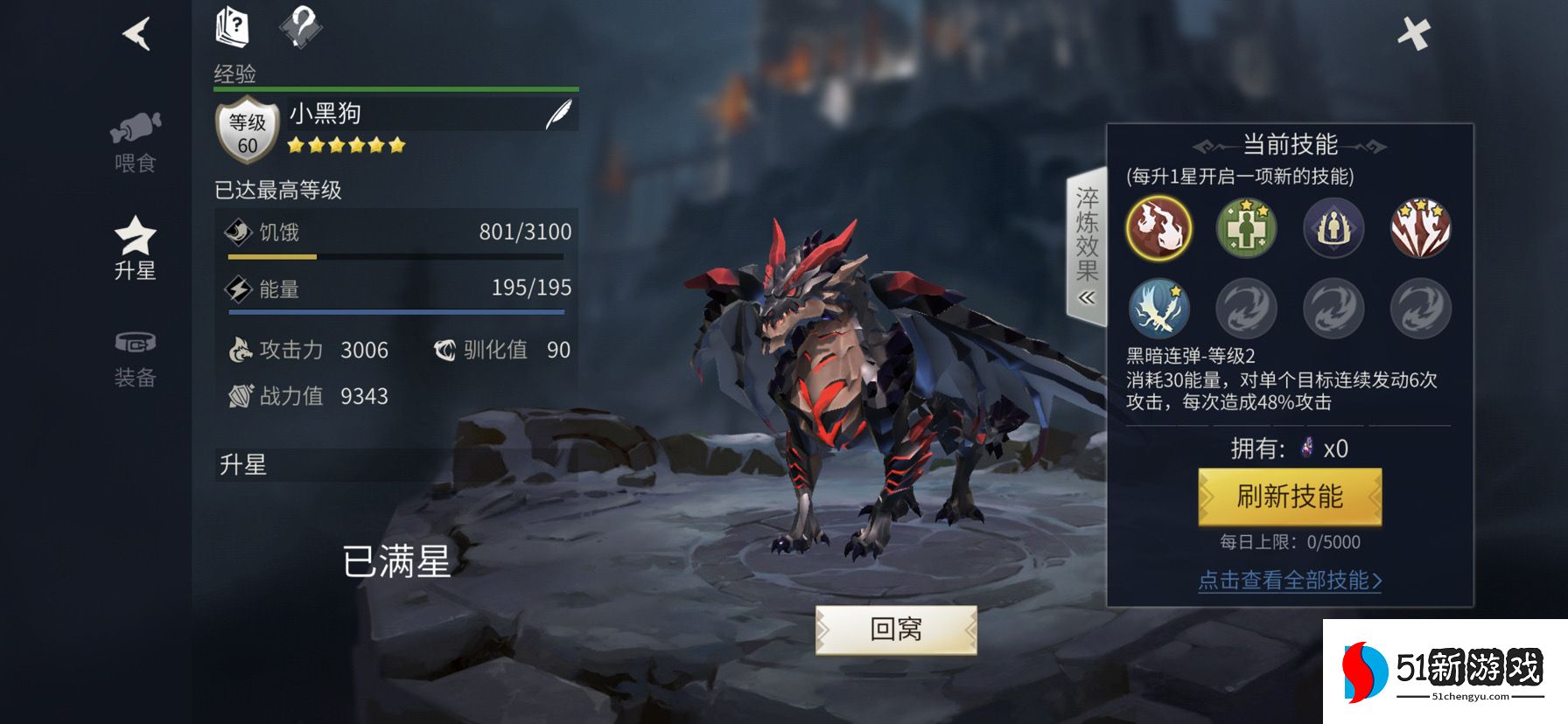The height and width of the screenshot is (724, 1568).
Task: Switch to the 喂食 feeding tab
Action: (x=136, y=140)
